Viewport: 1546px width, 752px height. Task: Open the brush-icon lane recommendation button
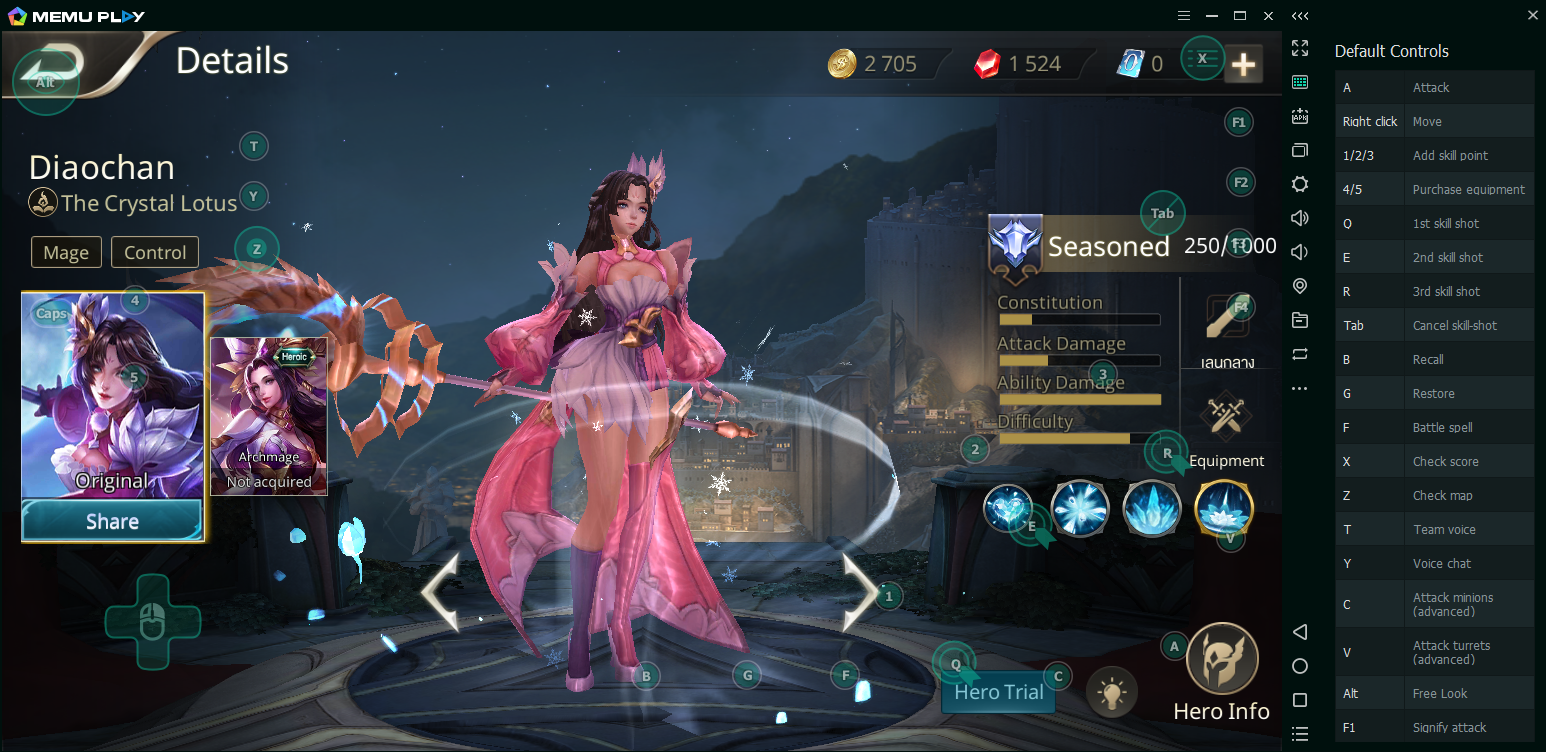1228,327
